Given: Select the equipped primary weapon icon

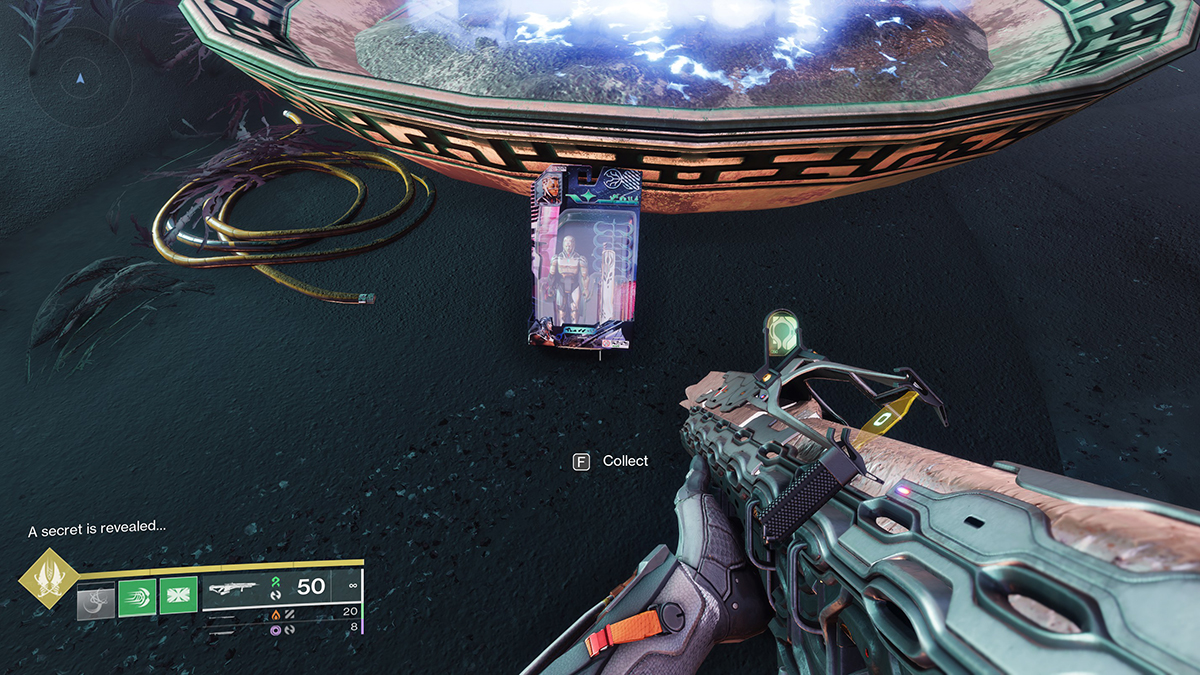Looking at the screenshot, I should pyautogui.click(x=234, y=588).
